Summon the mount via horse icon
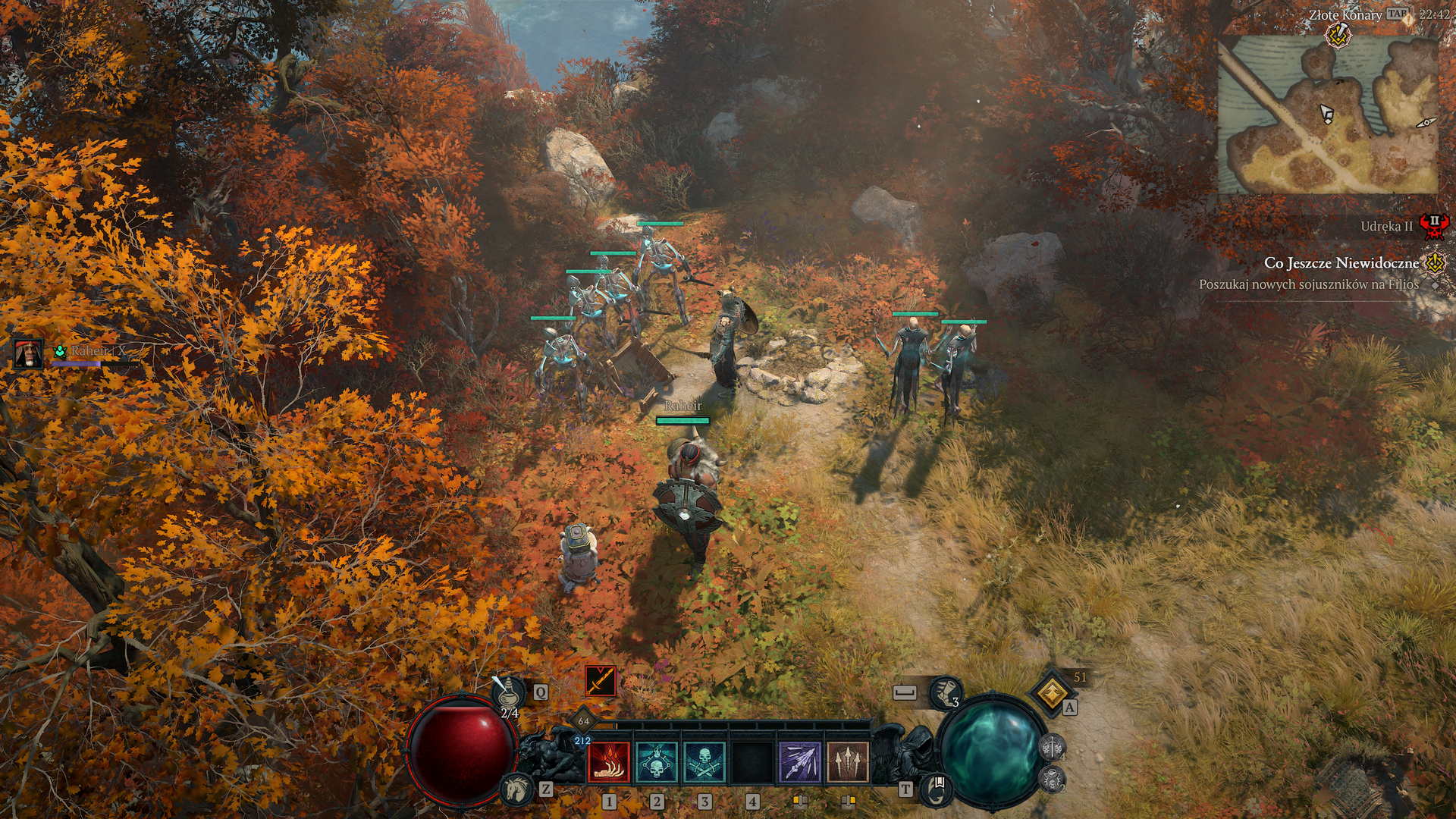The width and height of the screenshot is (1456, 819). pyautogui.click(x=517, y=789)
